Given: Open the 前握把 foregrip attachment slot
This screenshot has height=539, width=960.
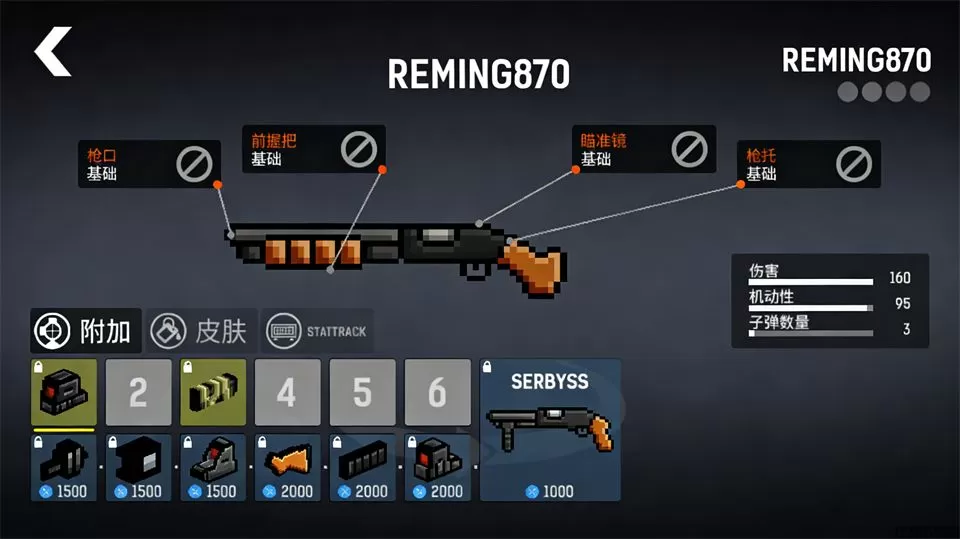Looking at the screenshot, I should click(313, 149).
